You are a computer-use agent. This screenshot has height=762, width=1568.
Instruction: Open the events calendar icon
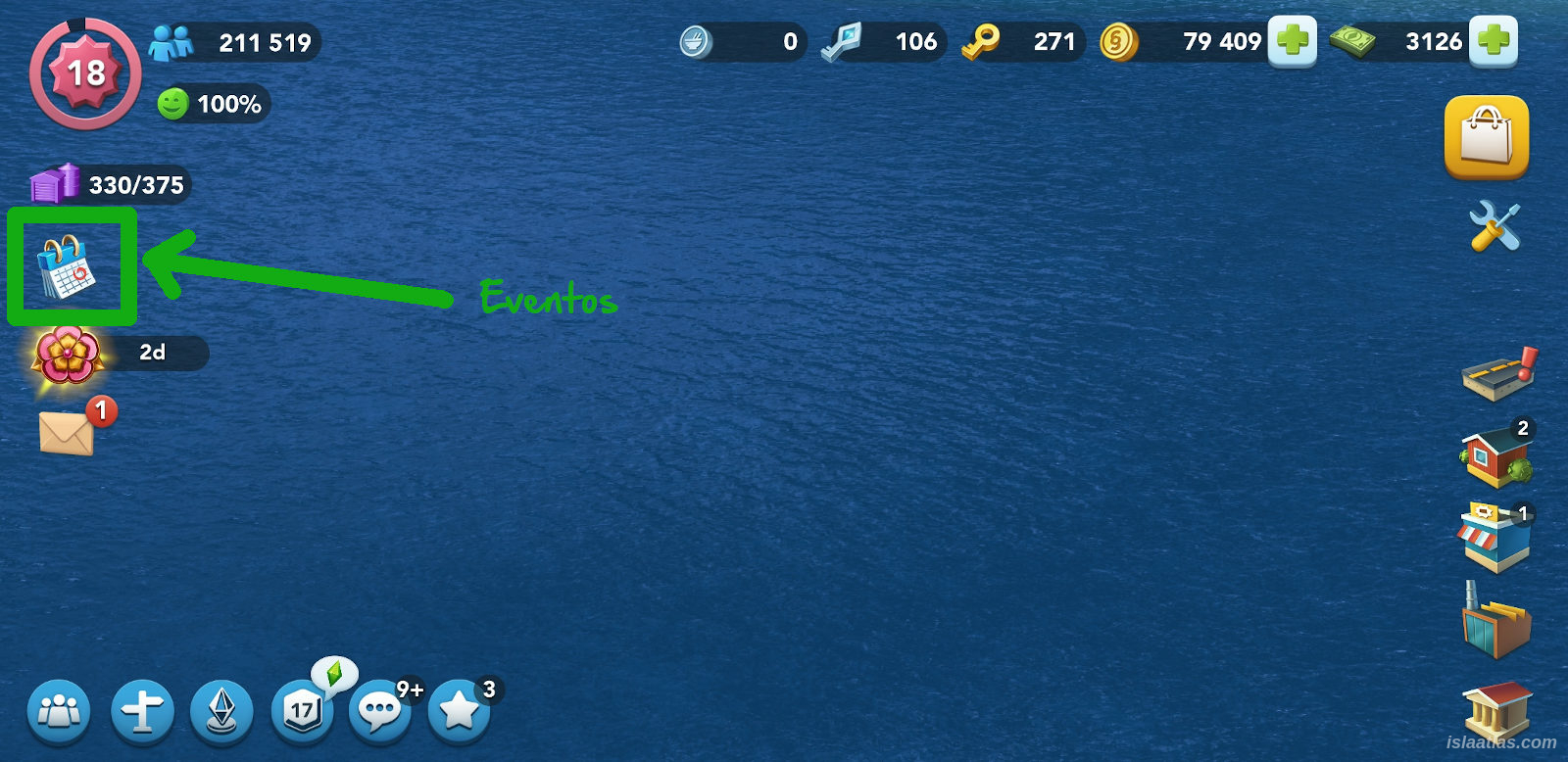coord(67,266)
